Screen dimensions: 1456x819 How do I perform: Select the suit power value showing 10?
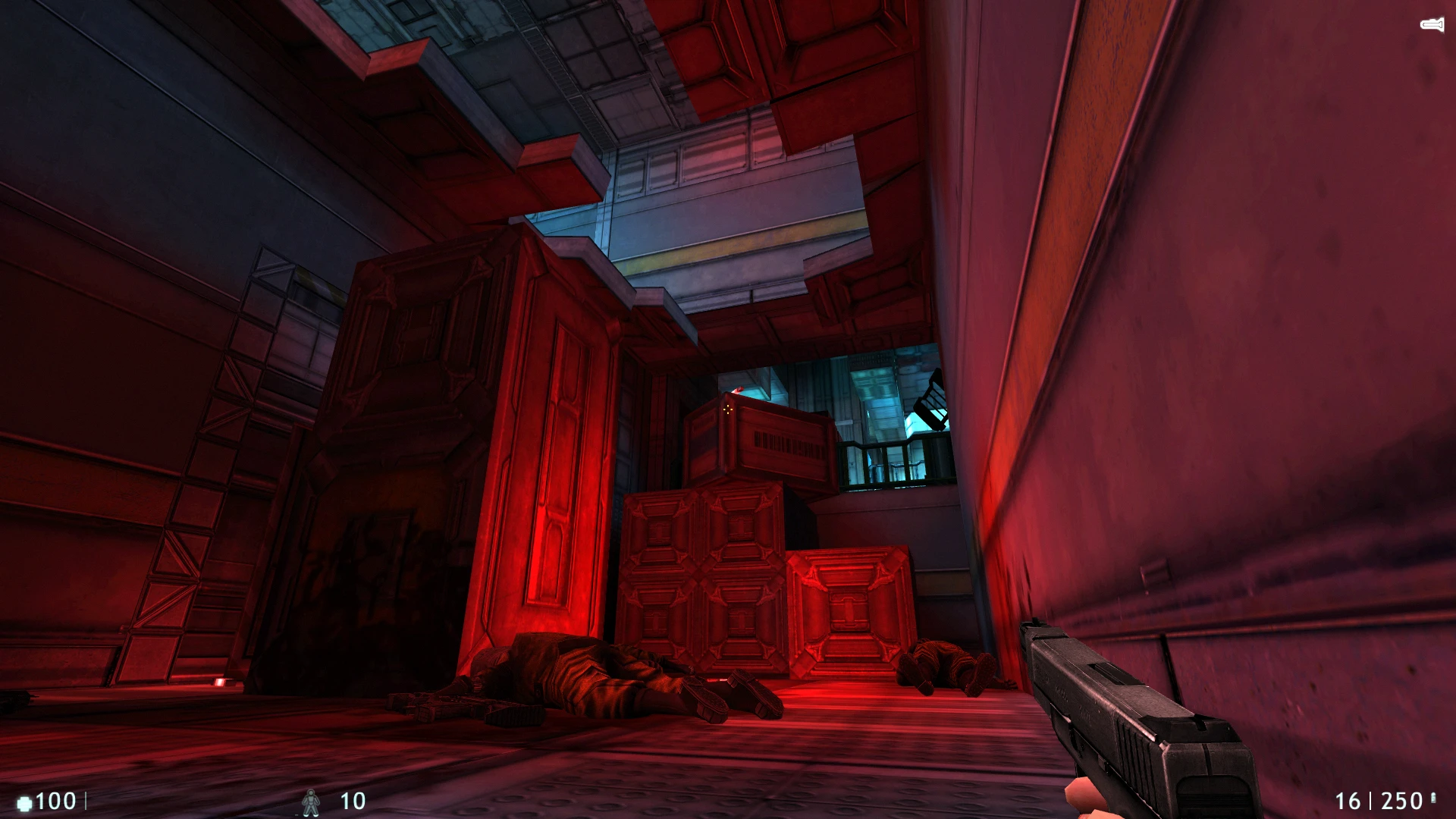(x=352, y=799)
